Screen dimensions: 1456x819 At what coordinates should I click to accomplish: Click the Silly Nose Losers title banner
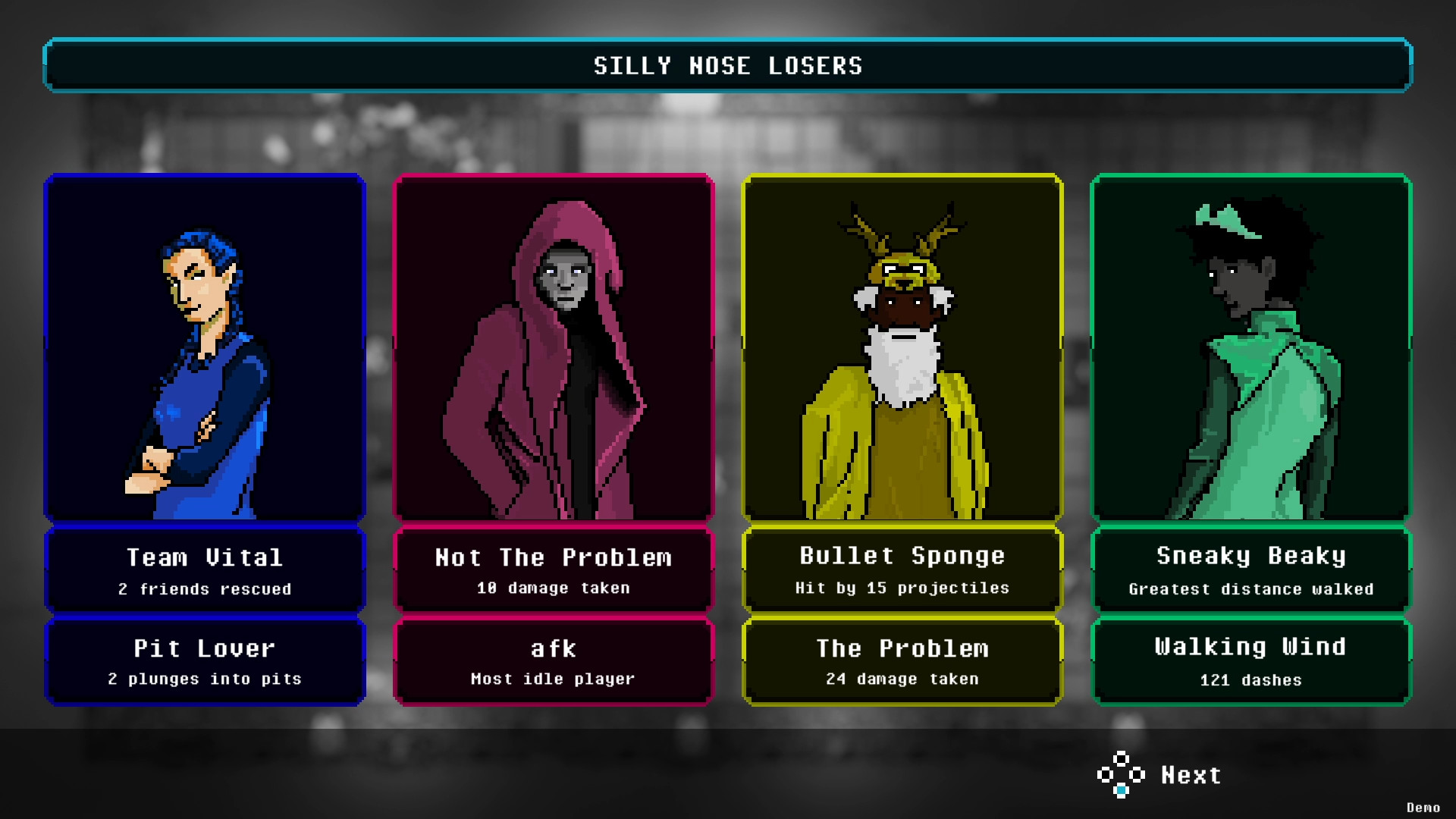[x=728, y=66]
